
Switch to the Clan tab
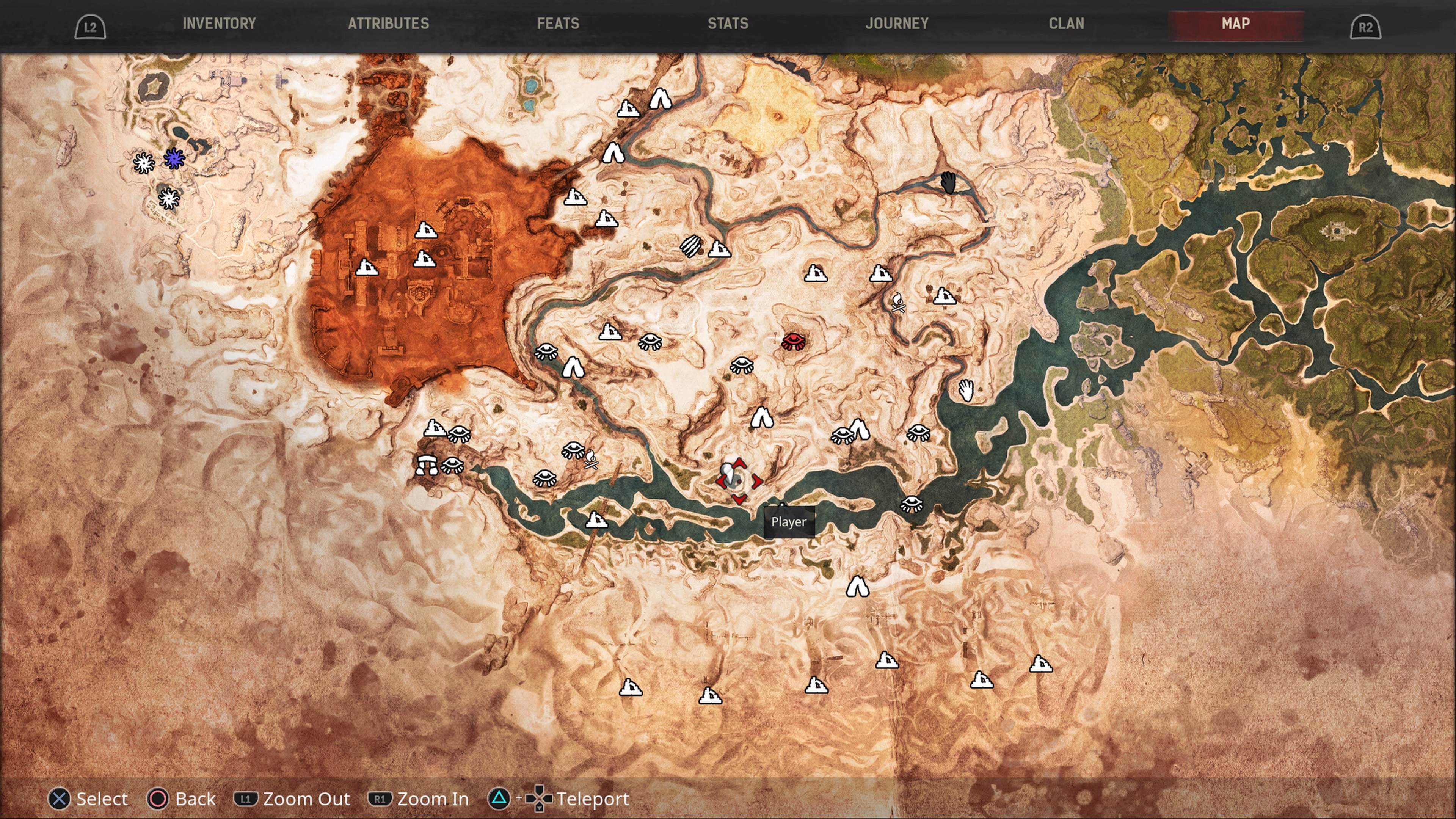(1067, 24)
